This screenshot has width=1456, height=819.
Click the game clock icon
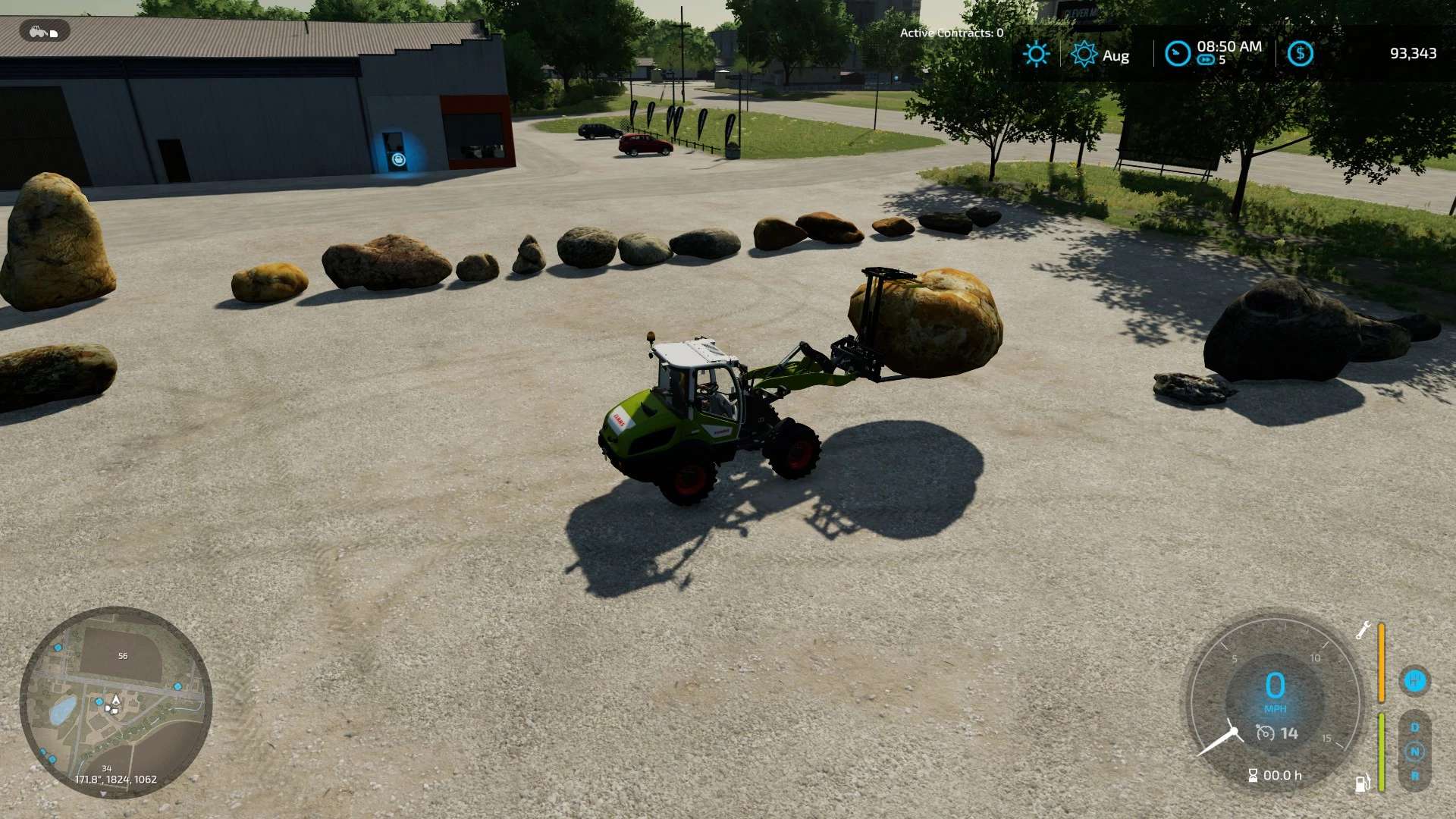point(1178,54)
